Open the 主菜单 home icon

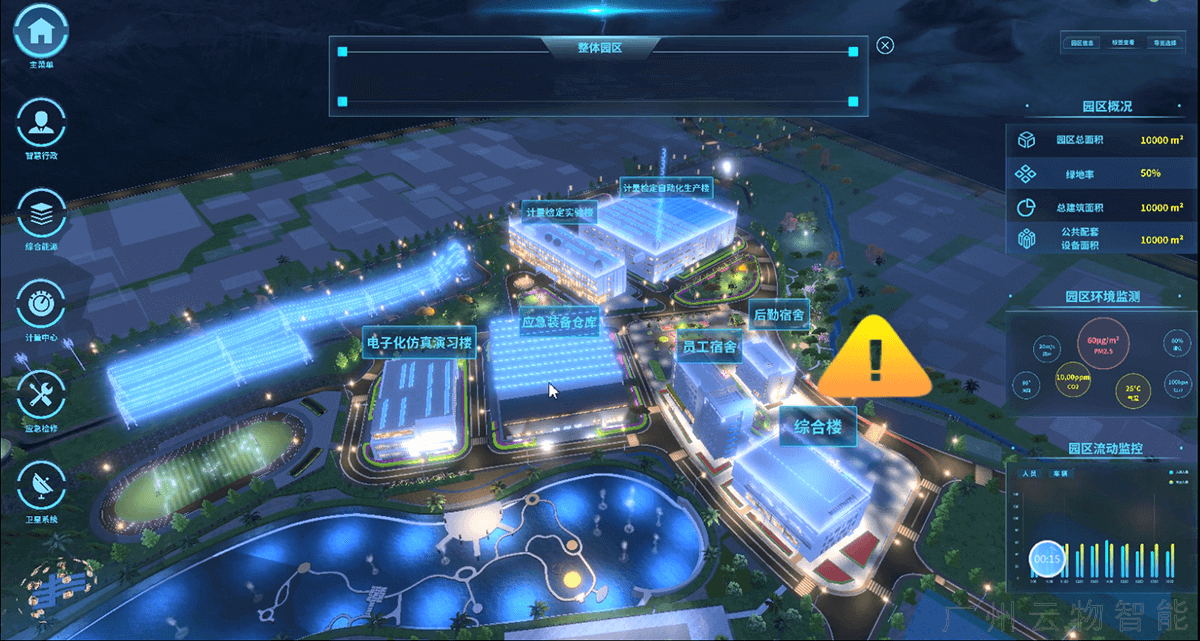(x=41, y=31)
